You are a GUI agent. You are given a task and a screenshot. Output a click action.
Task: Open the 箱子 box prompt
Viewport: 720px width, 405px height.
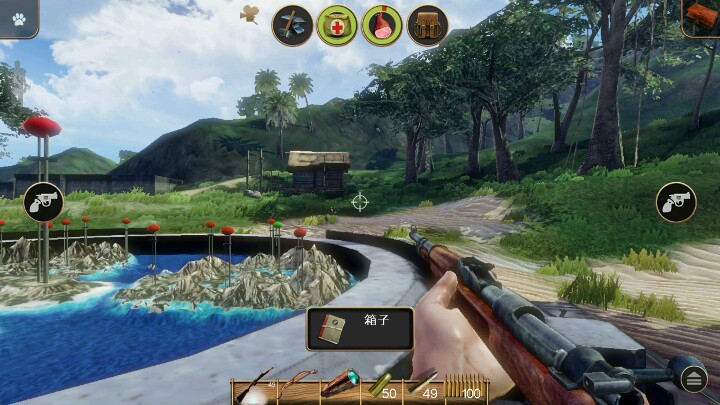pyautogui.click(x=360, y=329)
